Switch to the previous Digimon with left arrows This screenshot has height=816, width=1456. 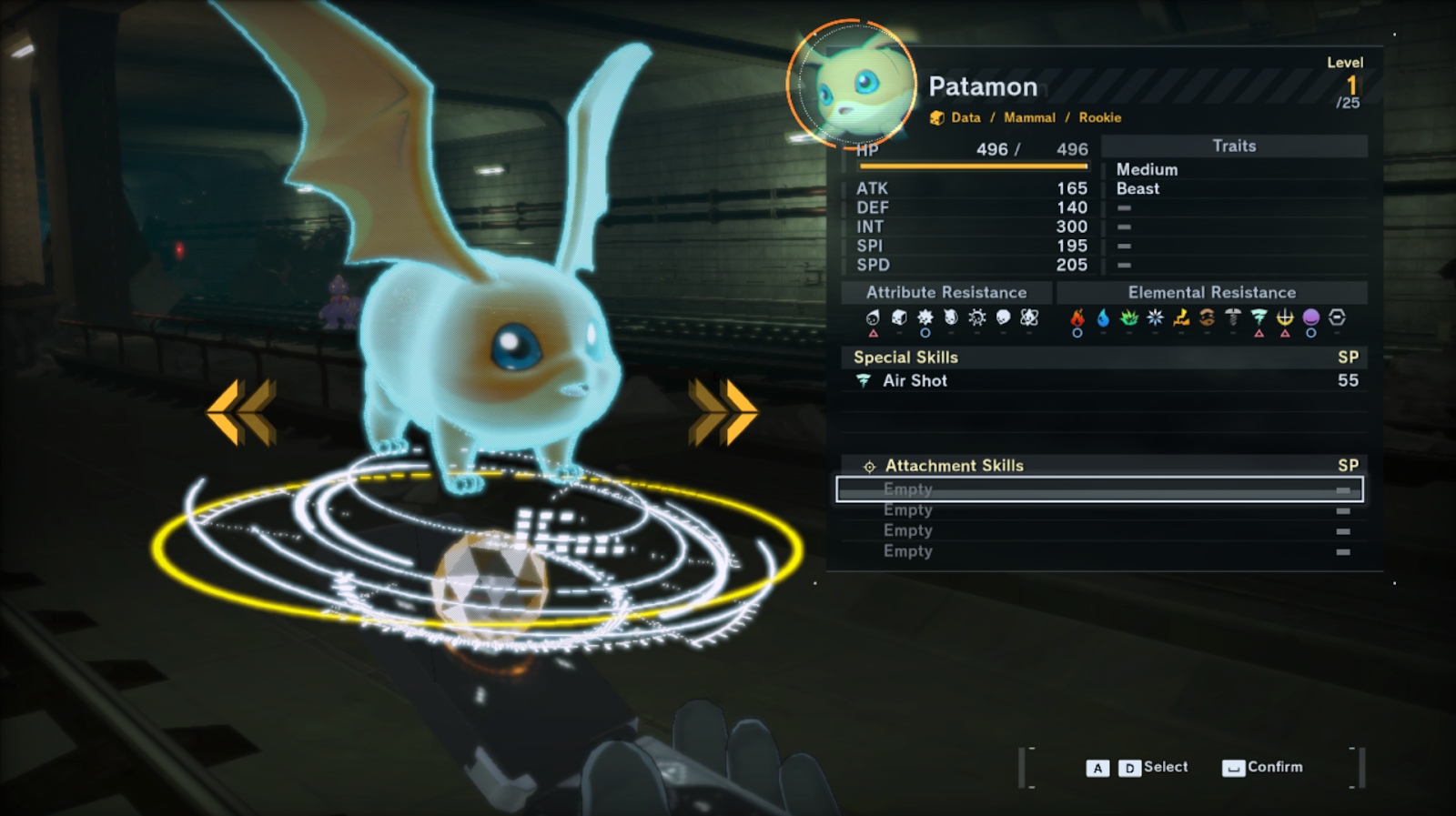tap(241, 412)
